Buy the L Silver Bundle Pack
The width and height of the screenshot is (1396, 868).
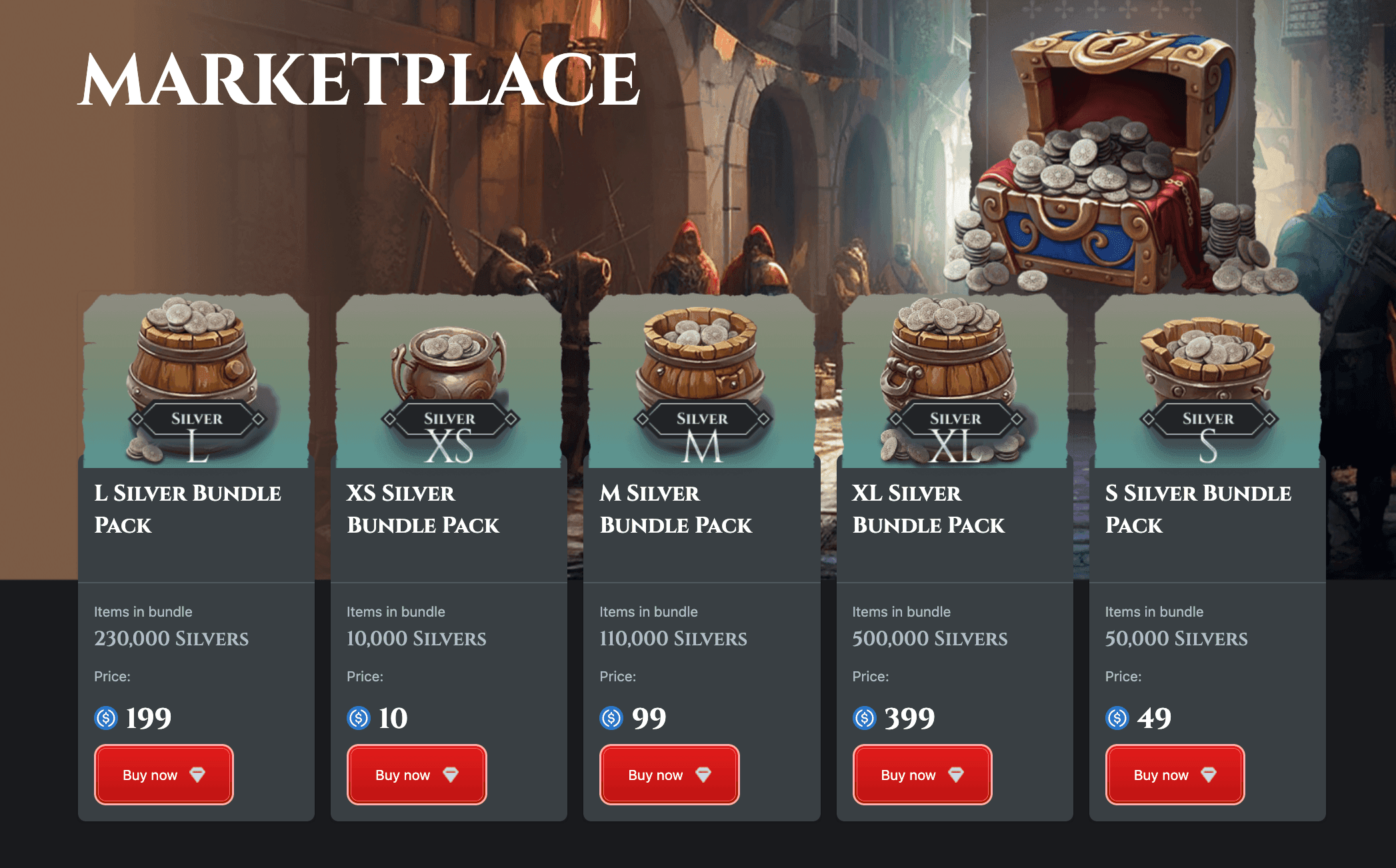coord(163,775)
